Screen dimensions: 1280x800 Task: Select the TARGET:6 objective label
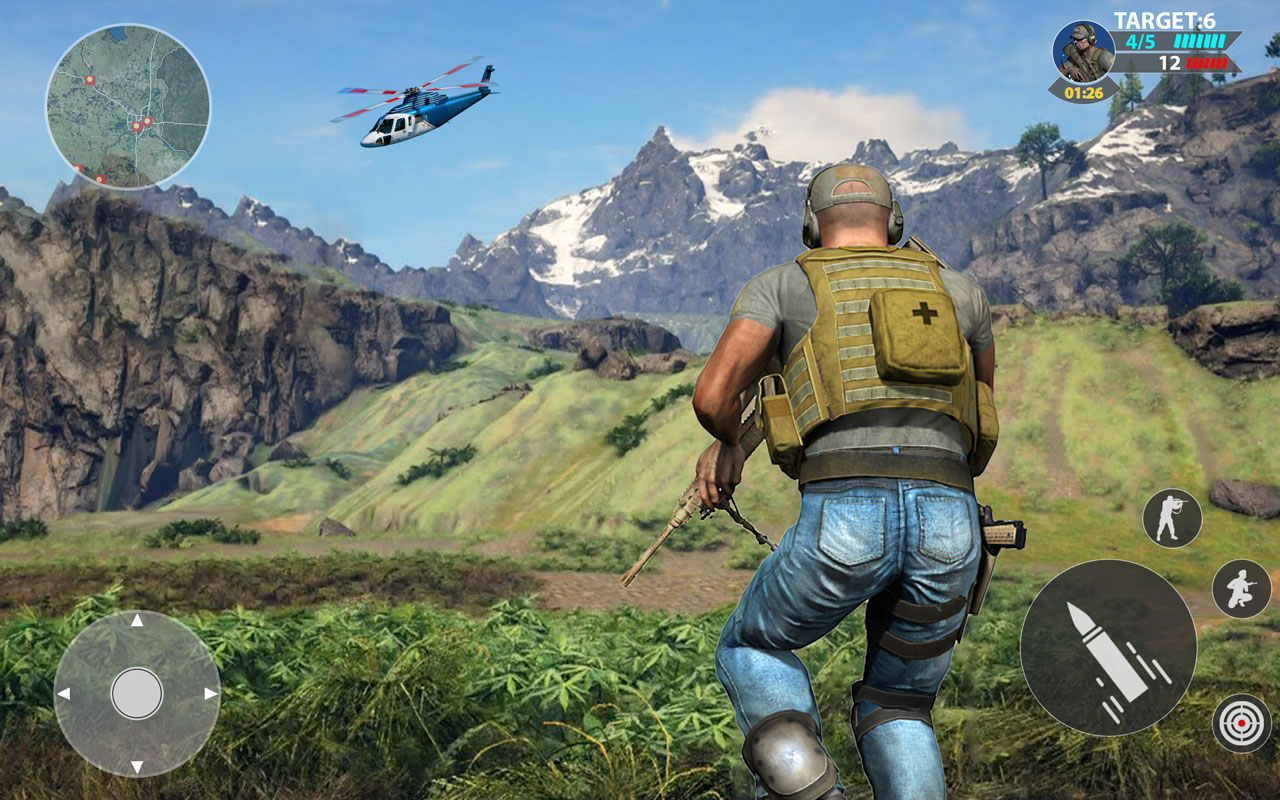tap(1165, 18)
